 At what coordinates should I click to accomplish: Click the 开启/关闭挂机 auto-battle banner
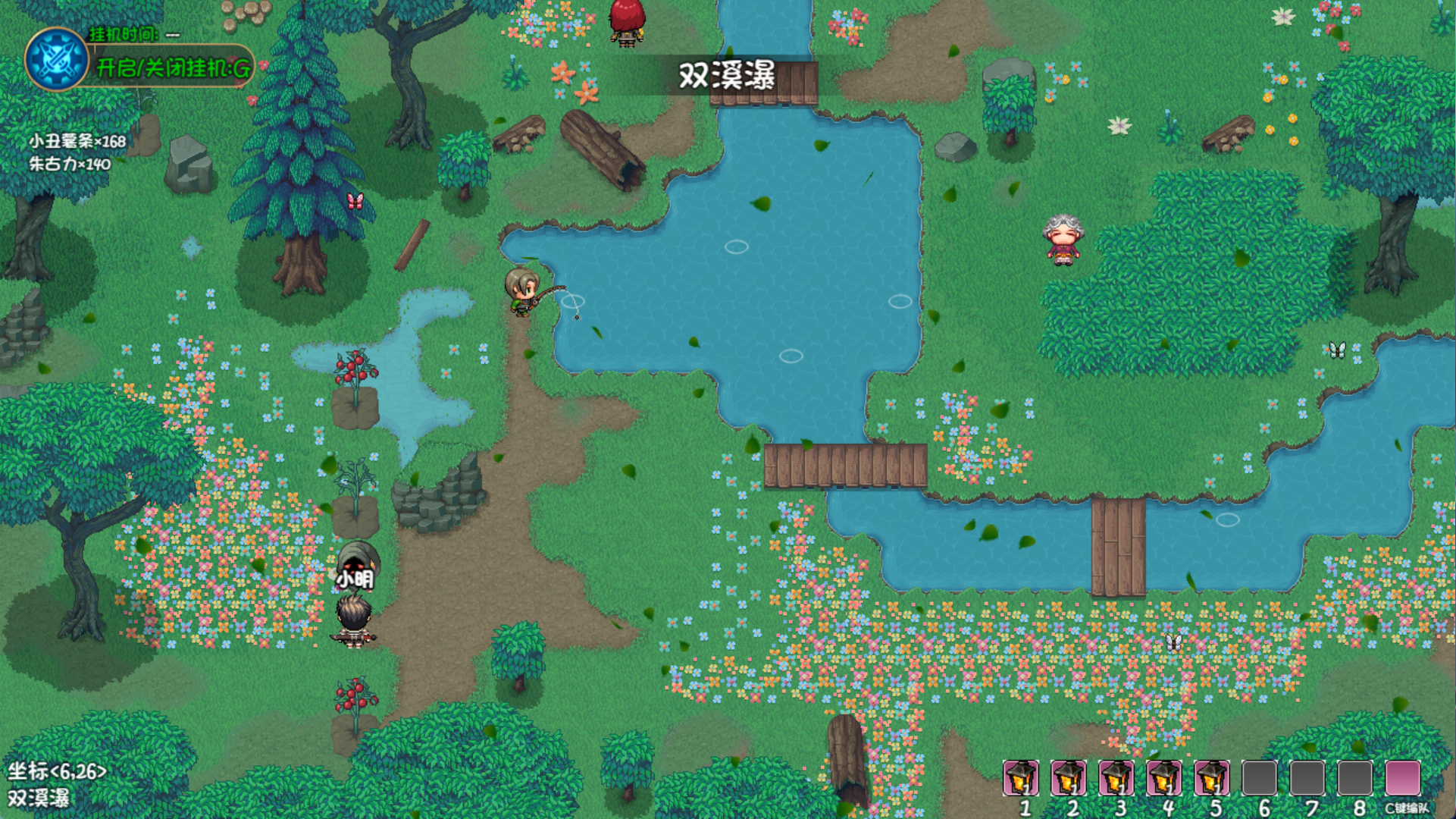click(173, 68)
